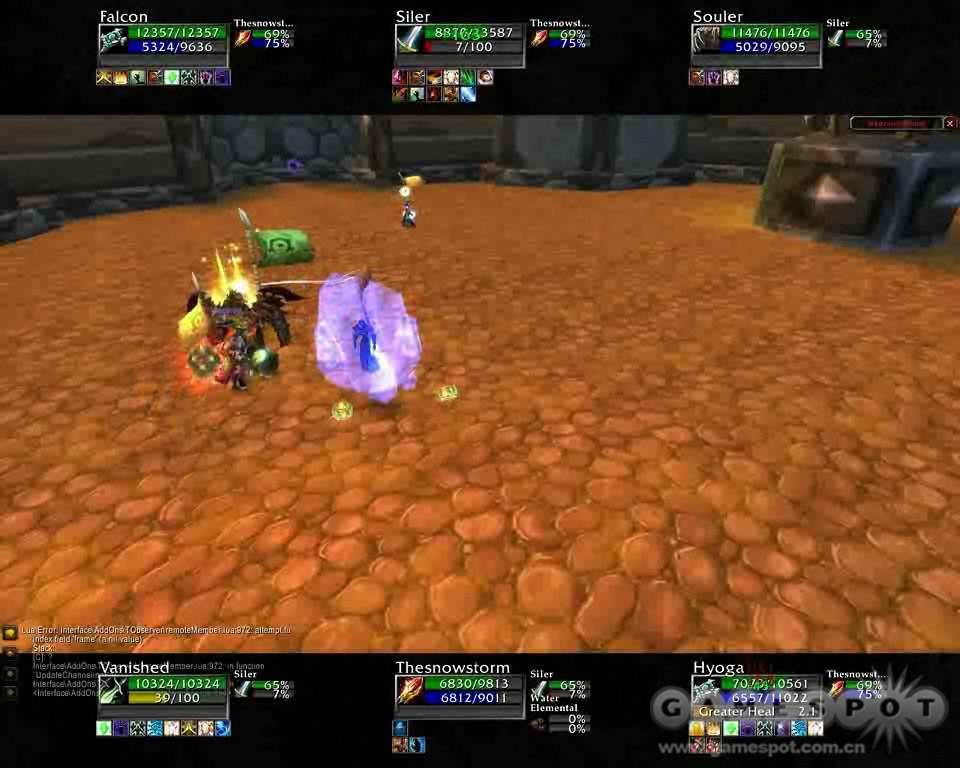Select Souler's class portrait in the unit frame

tap(706, 40)
